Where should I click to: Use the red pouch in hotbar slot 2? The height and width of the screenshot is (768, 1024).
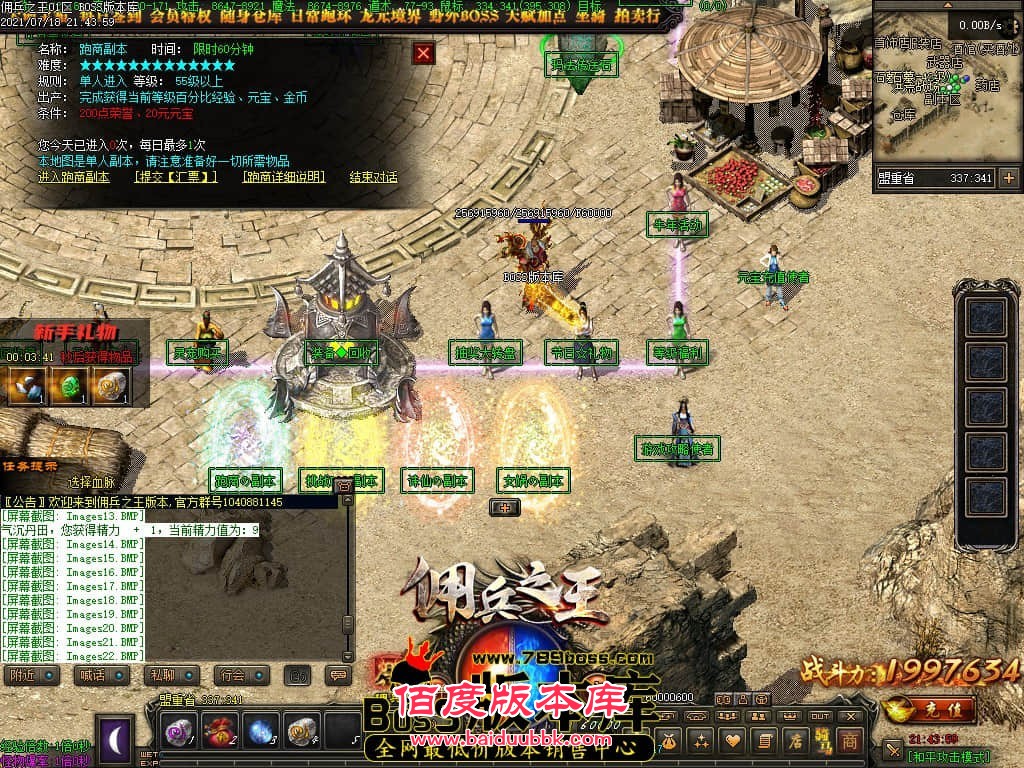220,731
